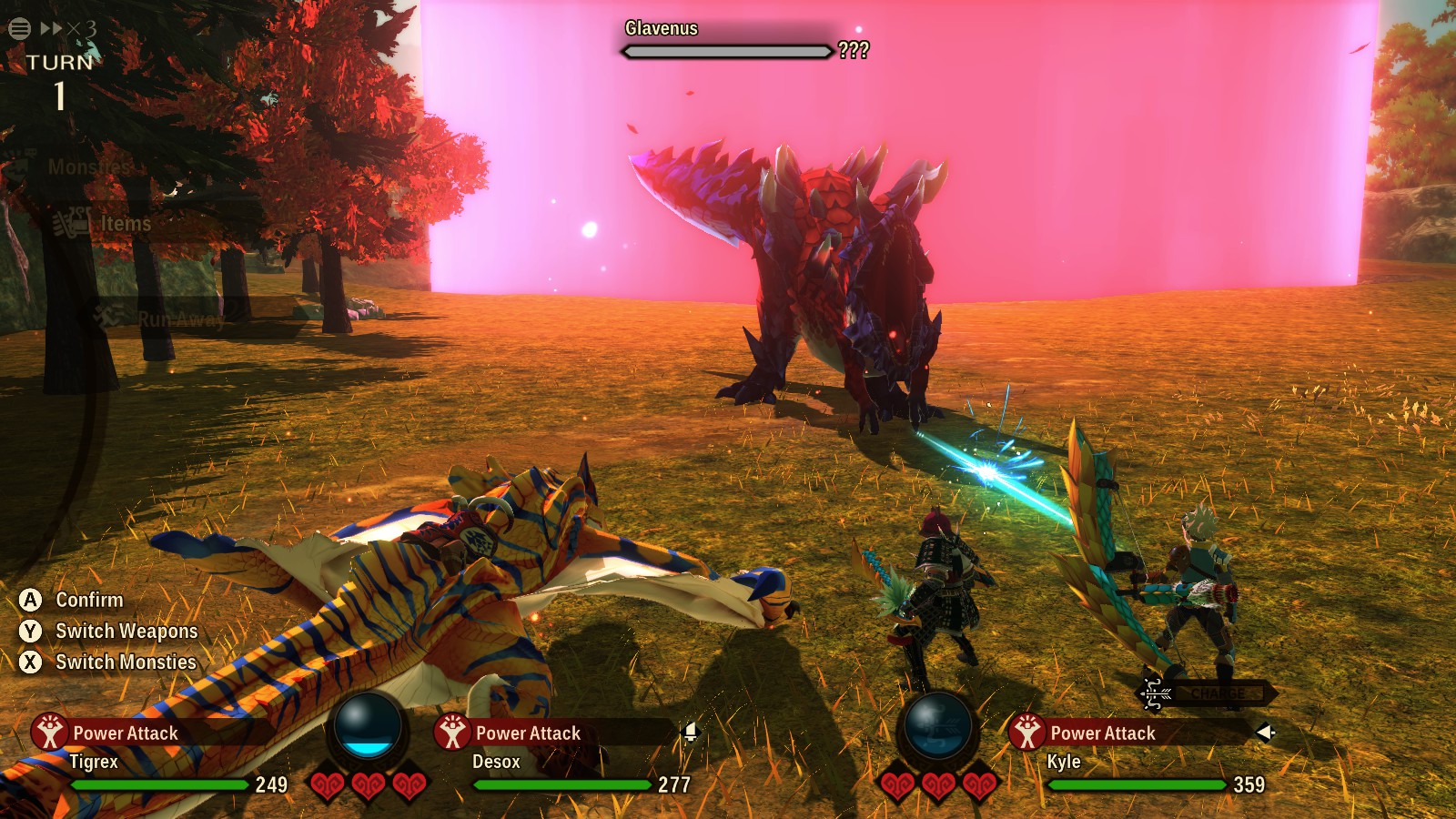Activate the right kinship gauge orb
Image resolution: width=1456 pixels, height=819 pixels.
click(x=937, y=728)
